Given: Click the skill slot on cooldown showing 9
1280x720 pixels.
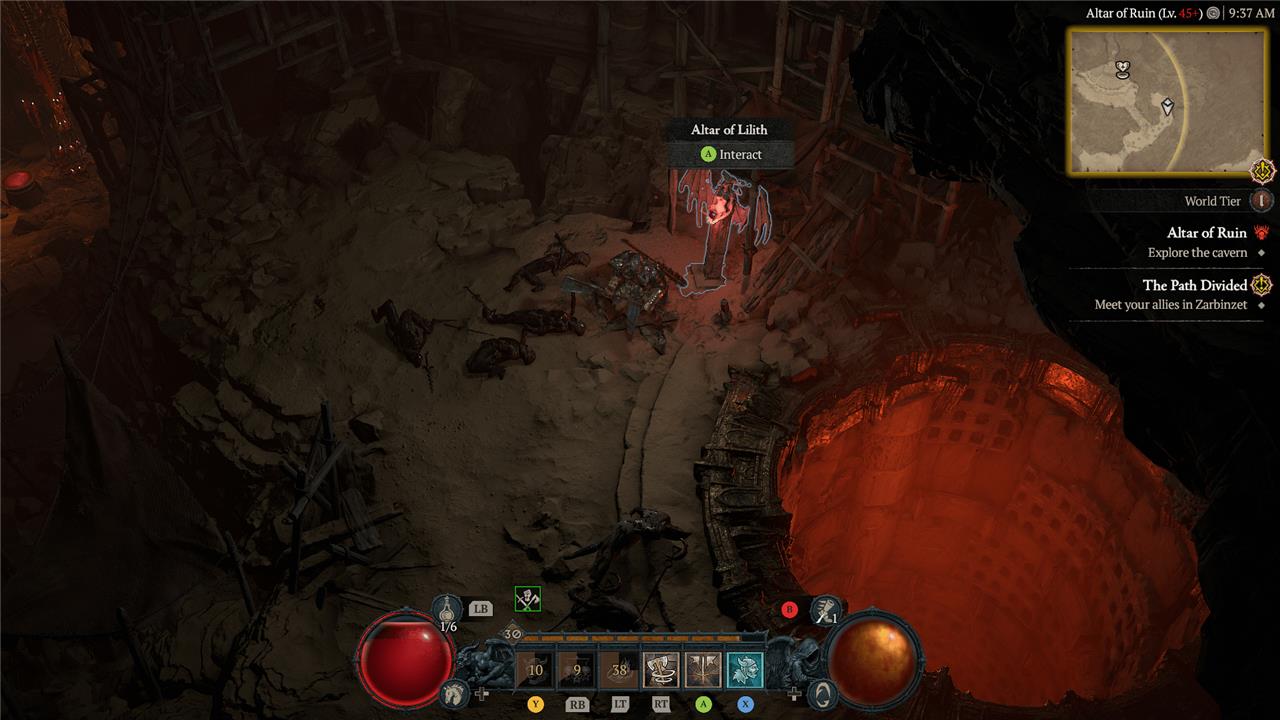Looking at the screenshot, I should pos(577,670).
